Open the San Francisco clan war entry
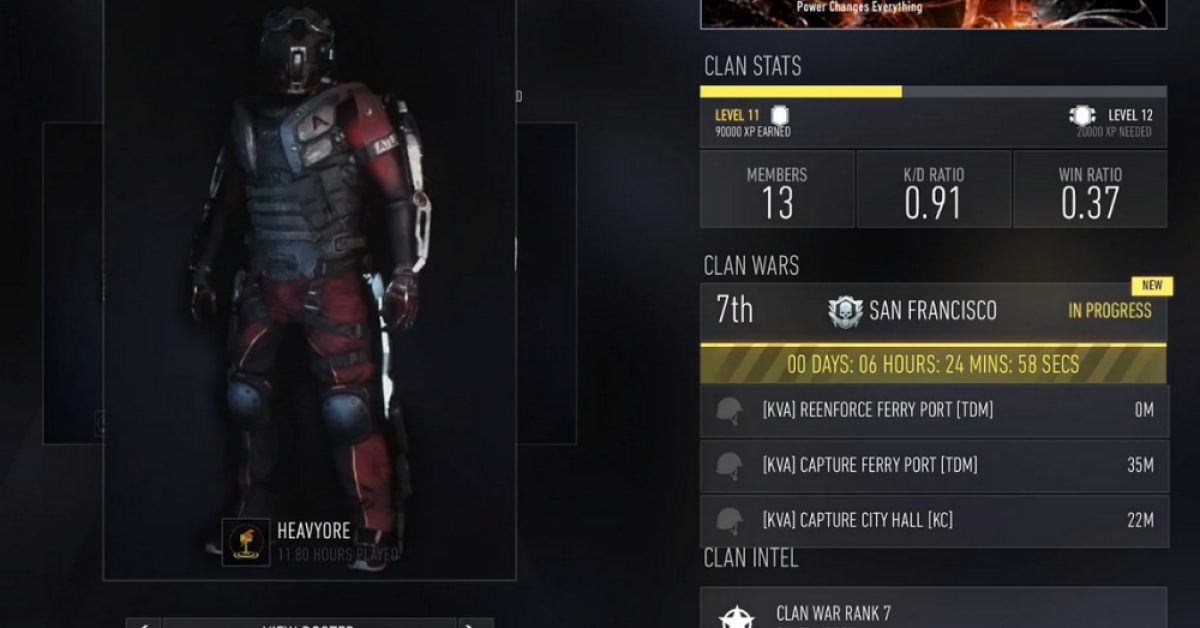The image size is (1200, 628). (x=933, y=311)
